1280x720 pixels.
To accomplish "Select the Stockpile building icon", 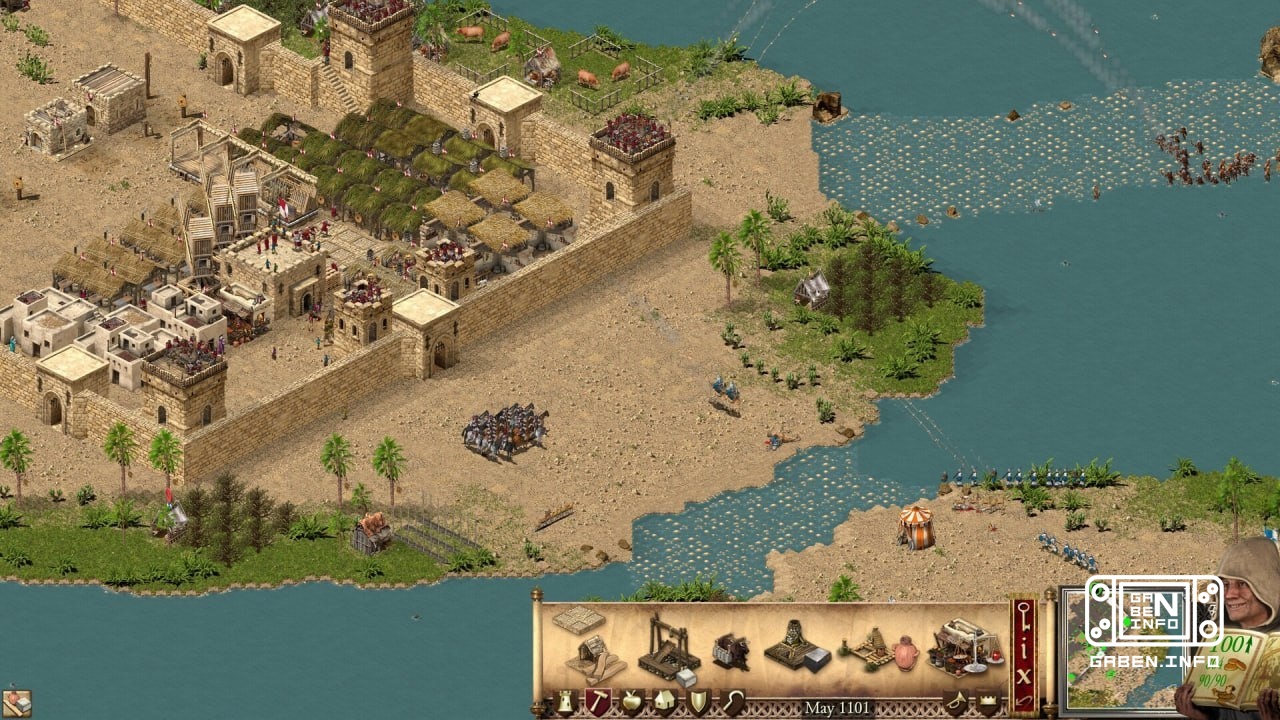I will click(x=578, y=622).
